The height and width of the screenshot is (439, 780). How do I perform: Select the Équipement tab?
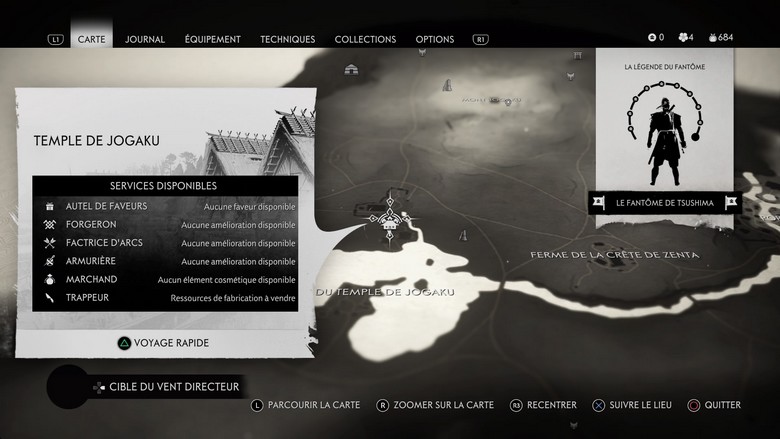tap(212, 39)
